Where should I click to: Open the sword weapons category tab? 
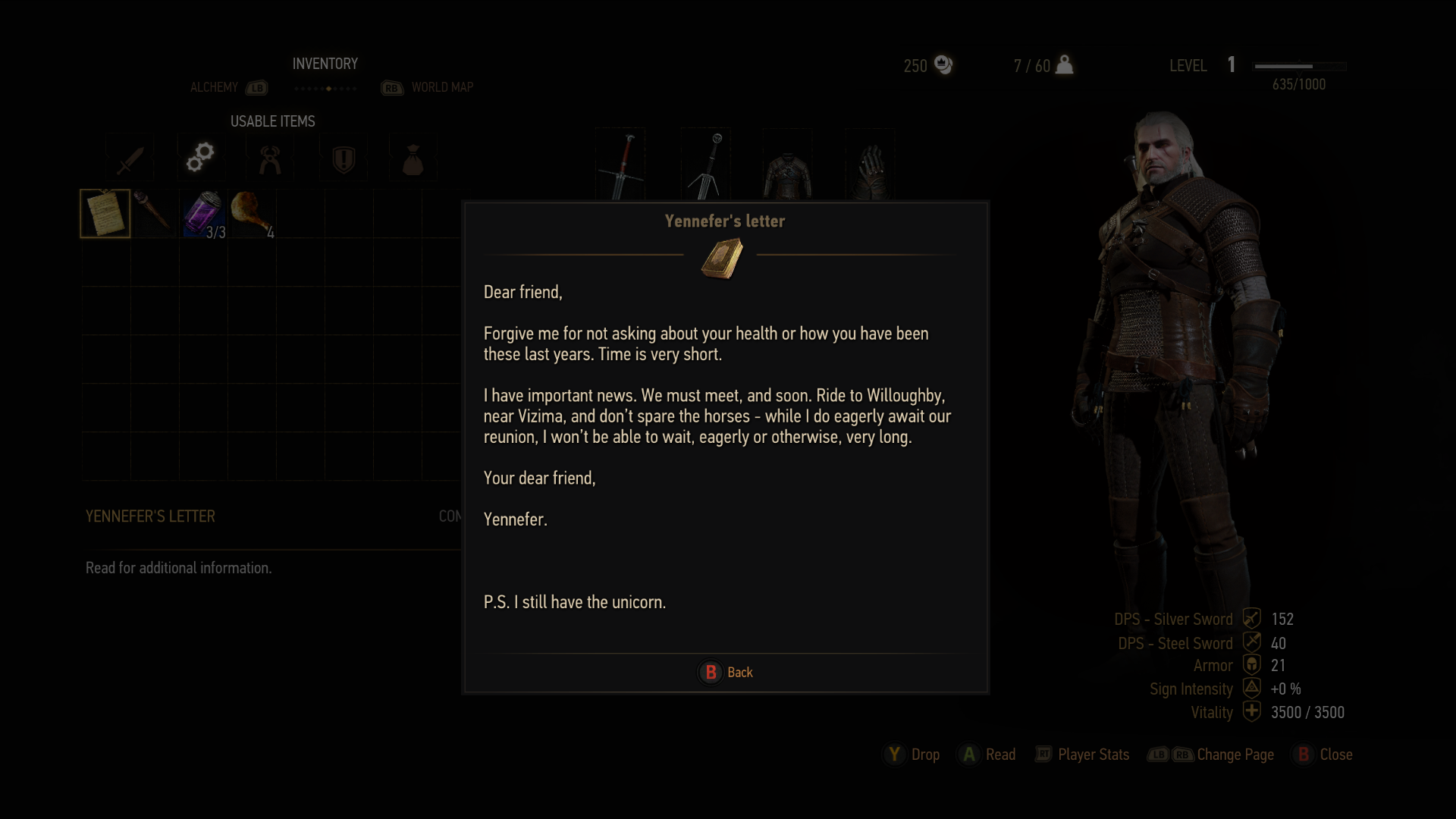(130, 158)
